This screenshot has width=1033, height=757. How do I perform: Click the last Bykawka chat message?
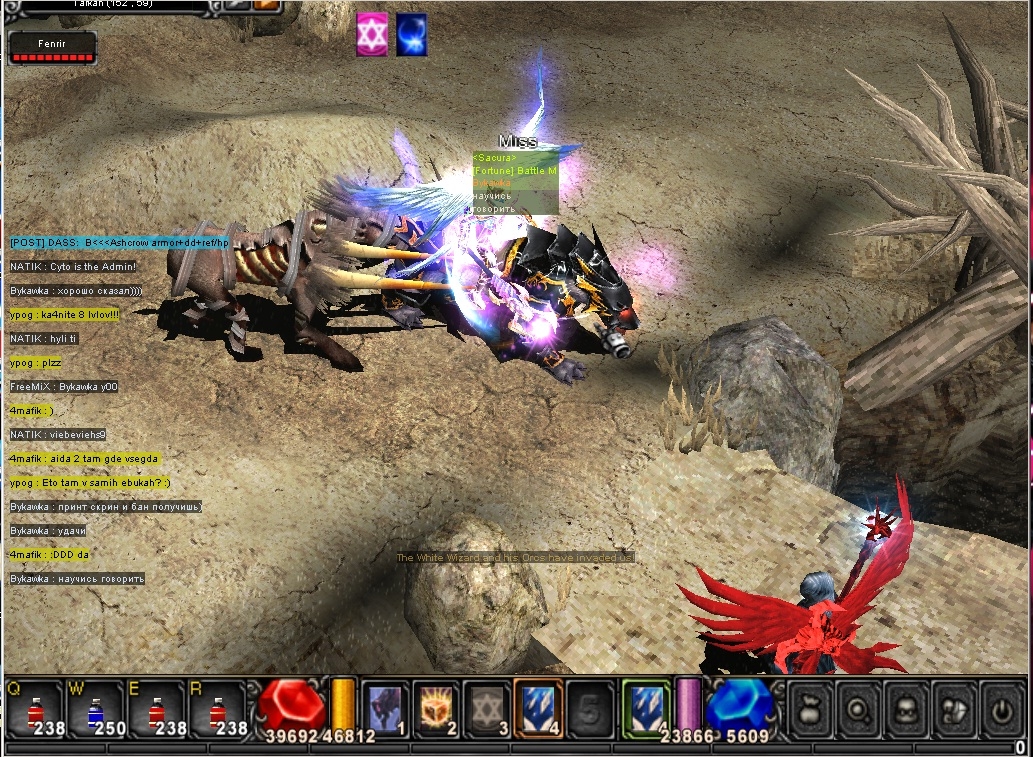point(77,579)
